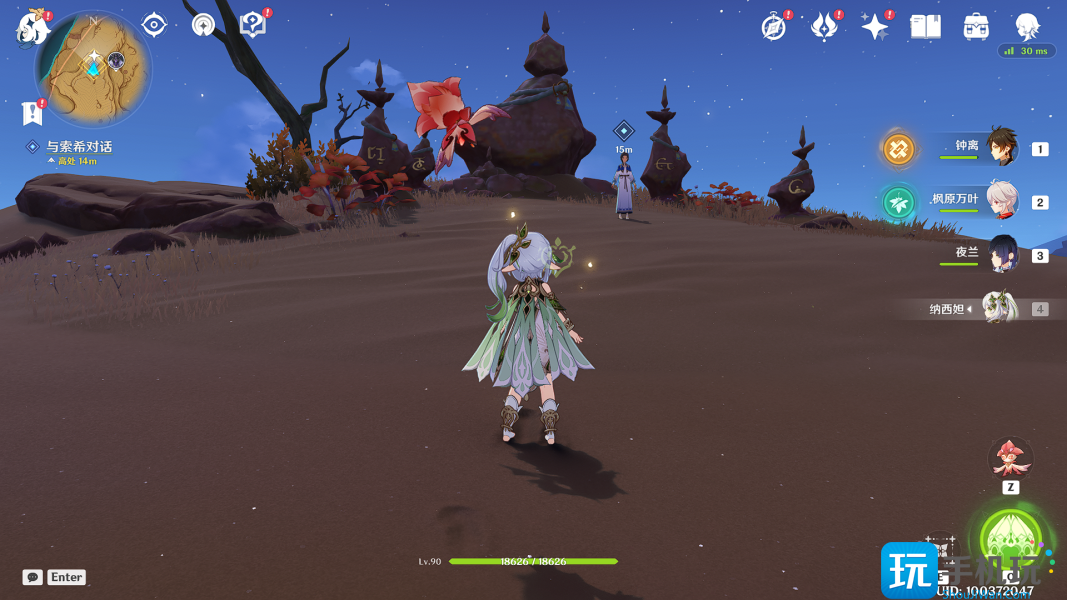1067x600 pixels.
Task: Open the chat speech bubble icon
Action: 33,577
